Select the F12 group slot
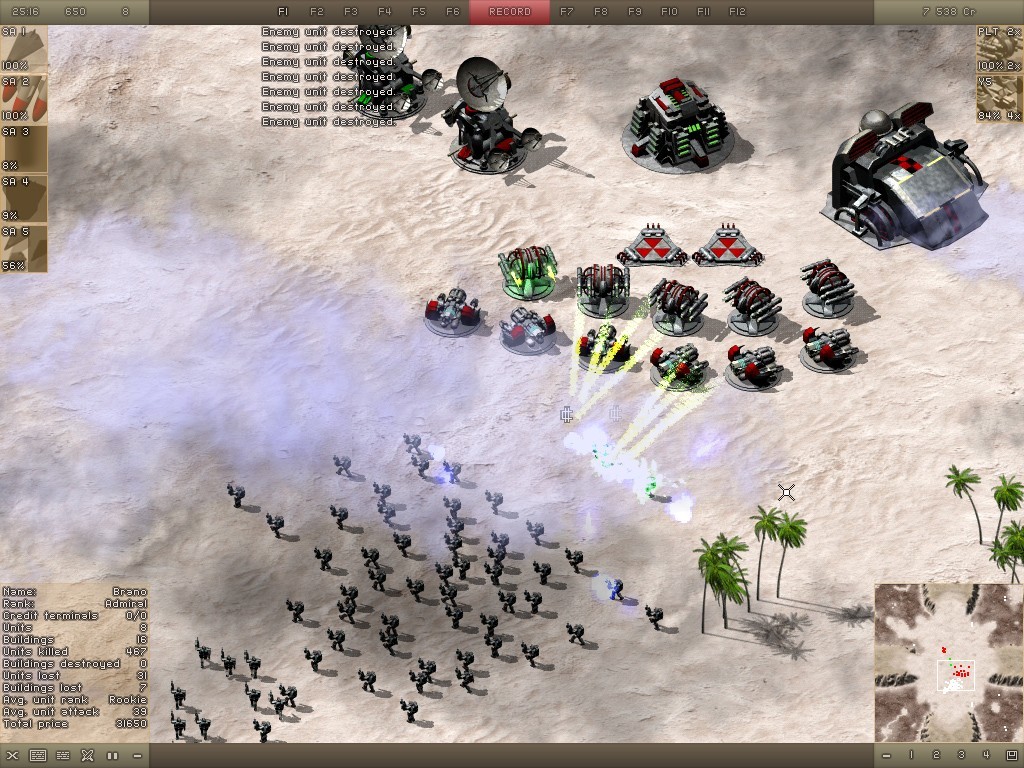This screenshot has width=1024, height=768. pyautogui.click(x=737, y=12)
